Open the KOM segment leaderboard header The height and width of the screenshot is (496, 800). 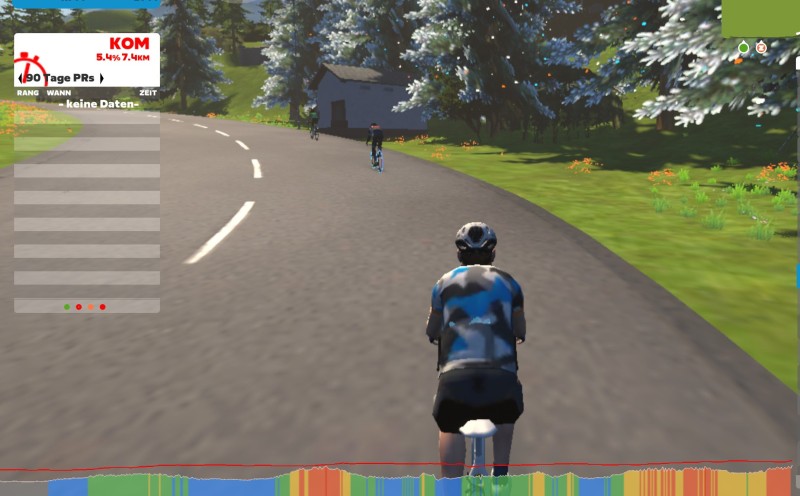(x=128, y=44)
